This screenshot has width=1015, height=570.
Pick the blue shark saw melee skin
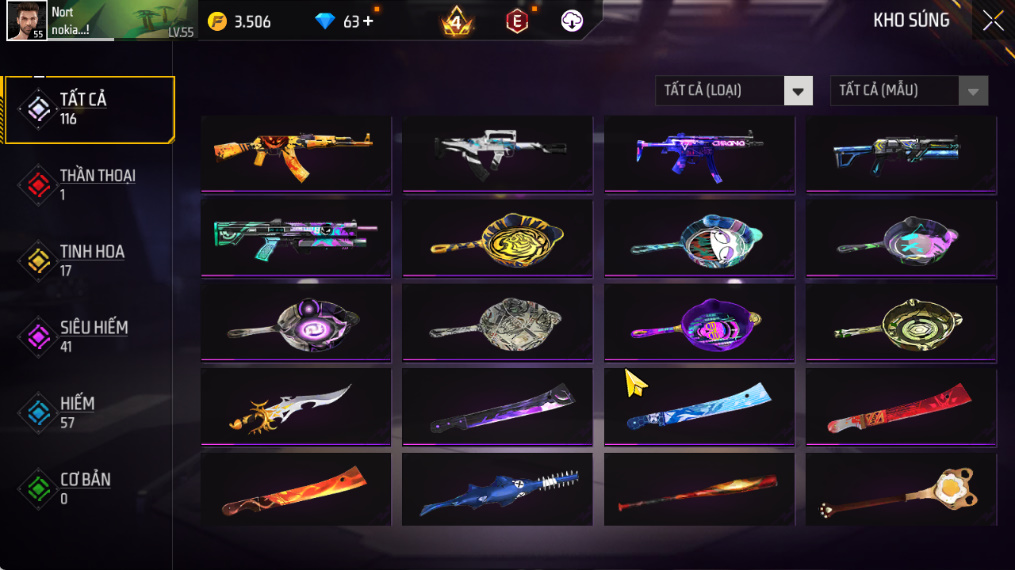[x=497, y=490]
